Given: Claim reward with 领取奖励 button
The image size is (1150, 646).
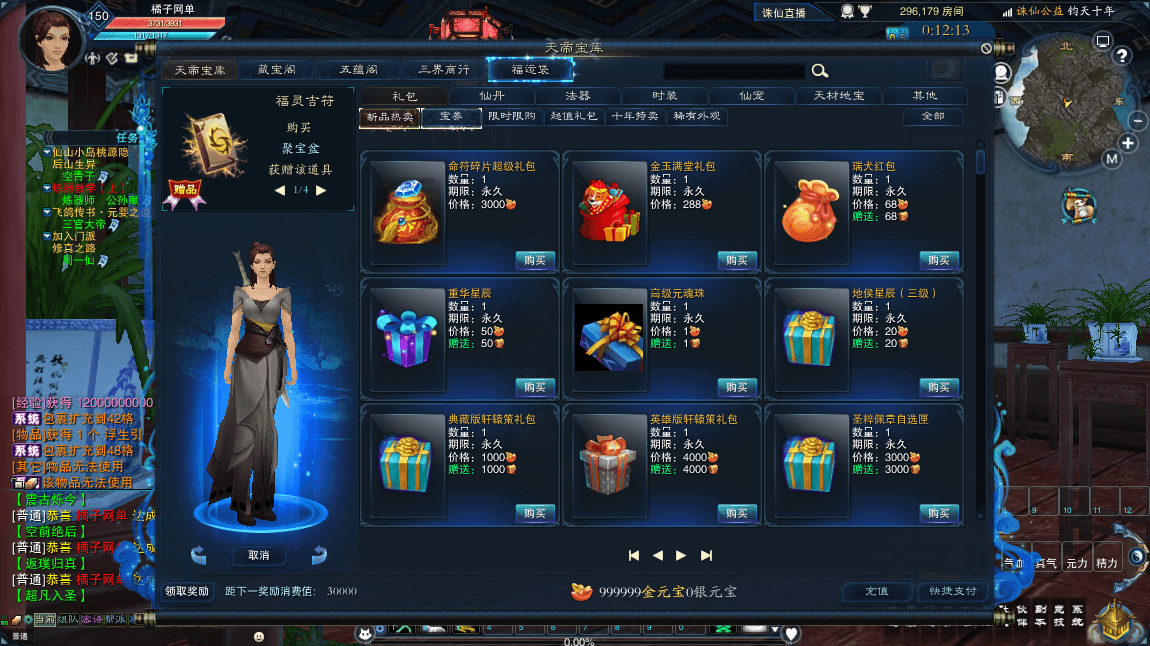Looking at the screenshot, I should 187,591.
